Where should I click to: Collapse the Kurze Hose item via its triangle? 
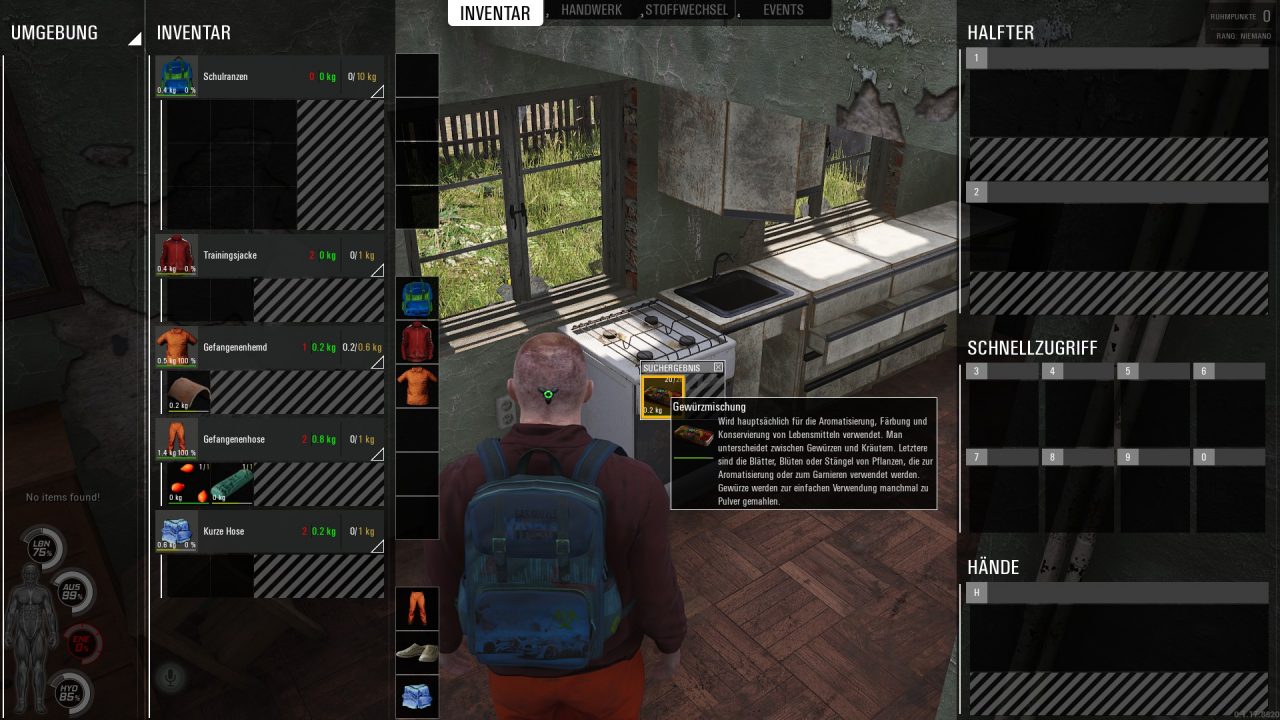click(376, 548)
